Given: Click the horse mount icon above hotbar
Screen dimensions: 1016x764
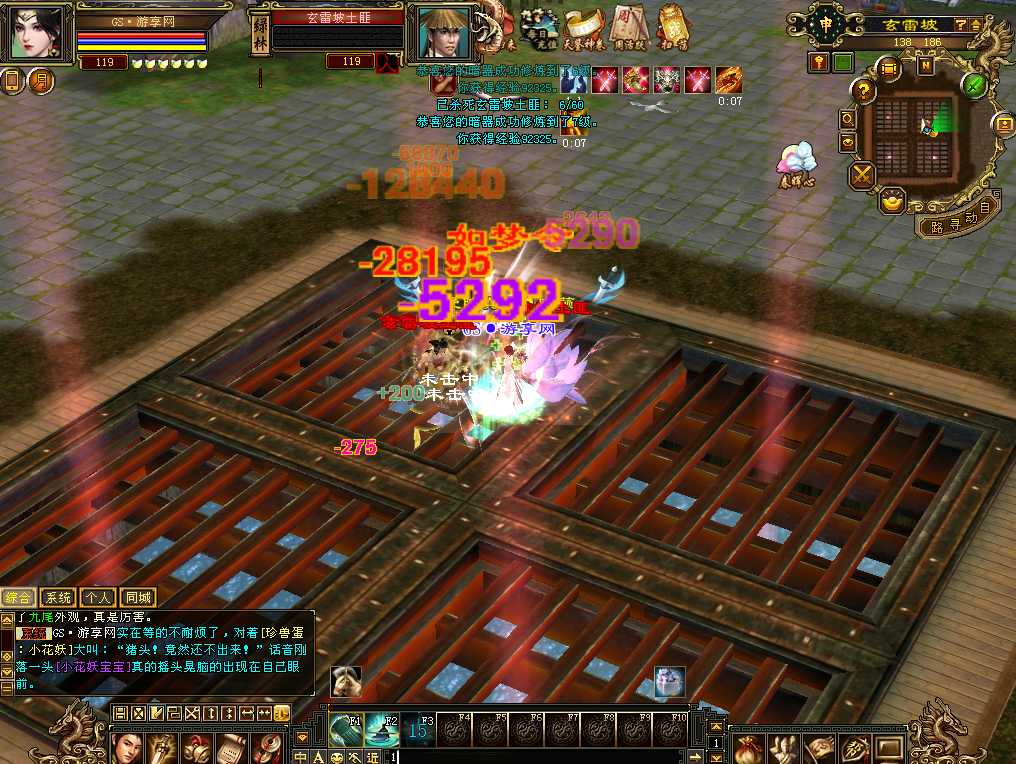Looking at the screenshot, I should tap(347, 680).
